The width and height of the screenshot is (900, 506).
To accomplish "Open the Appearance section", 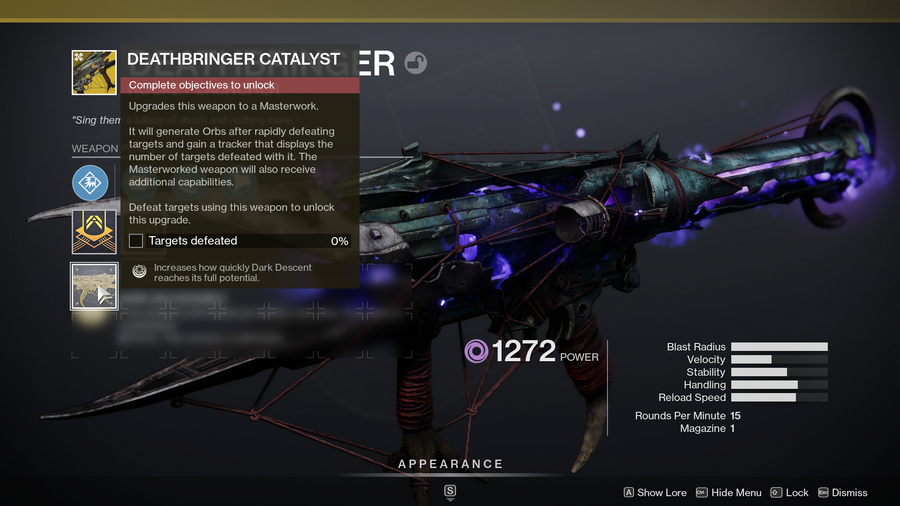I will [x=450, y=464].
